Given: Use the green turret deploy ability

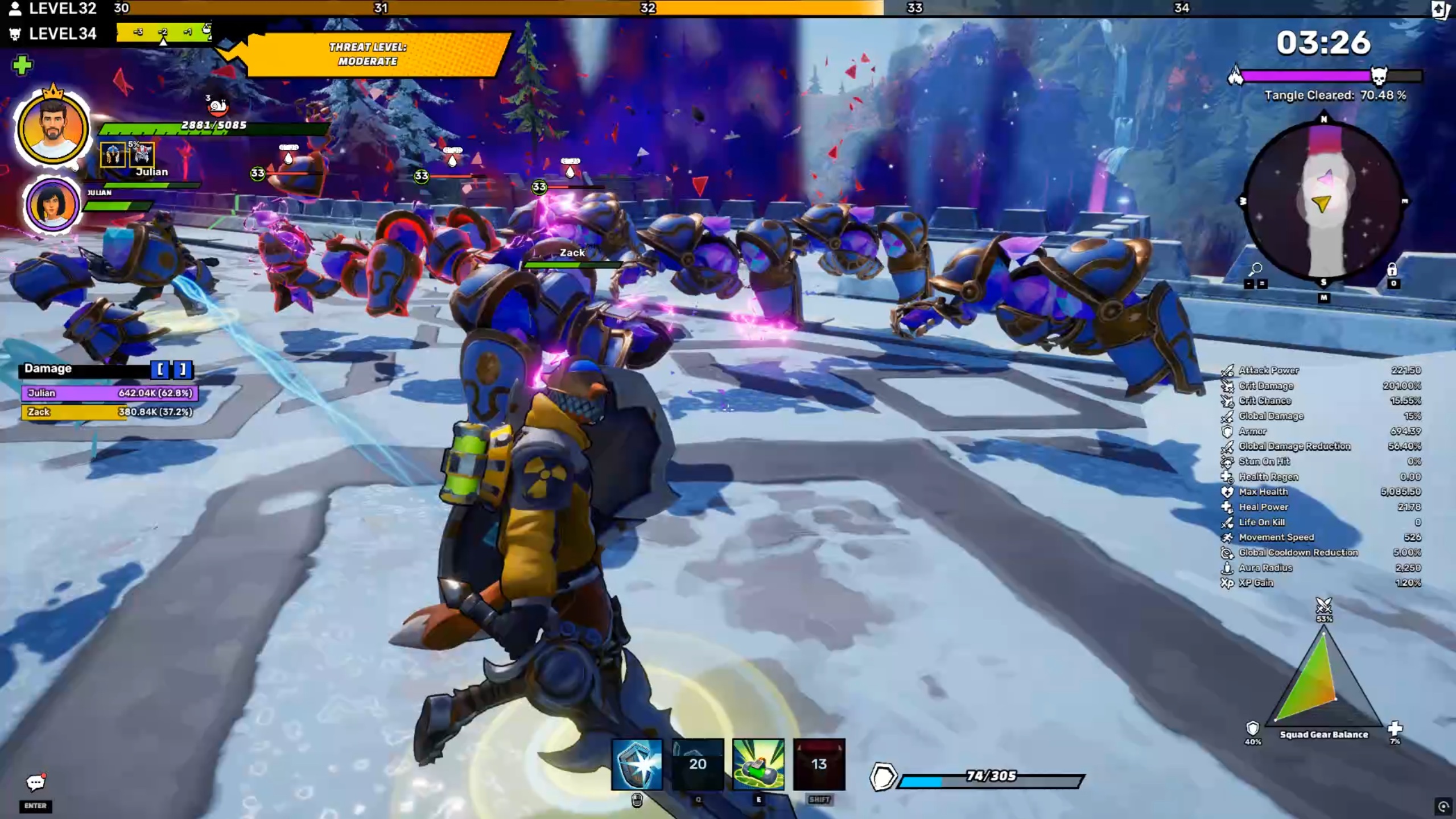Looking at the screenshot, I should point(758,764).
